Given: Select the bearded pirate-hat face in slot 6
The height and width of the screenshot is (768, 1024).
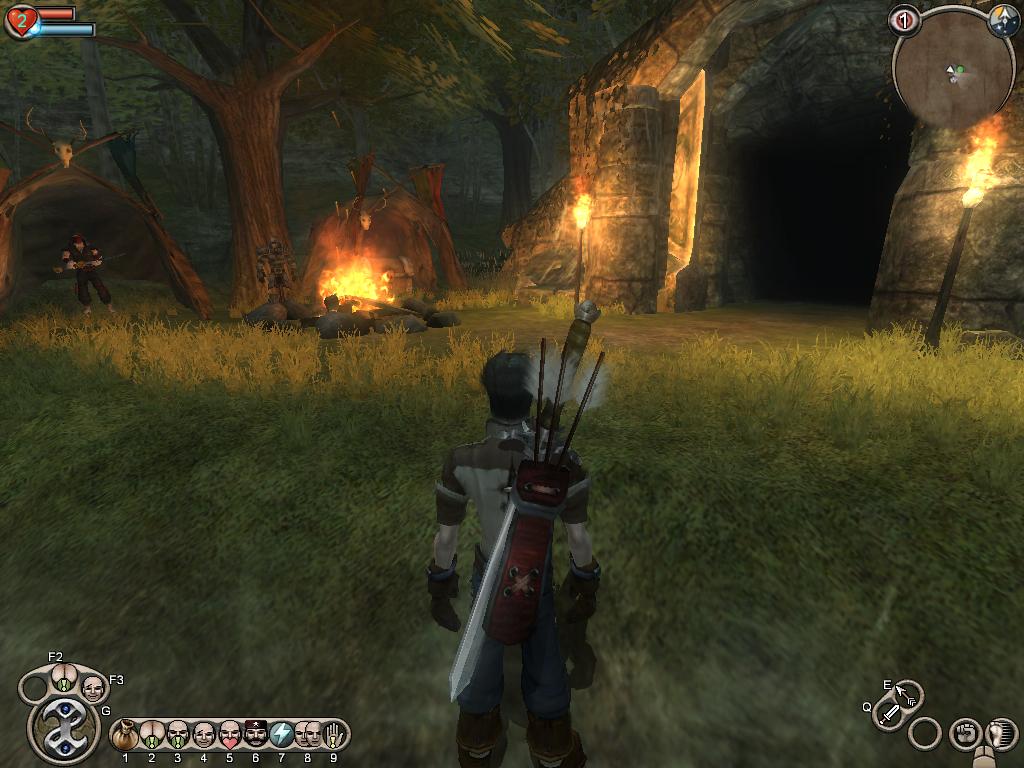Looking at the screenshot, I should coord(256,735).
